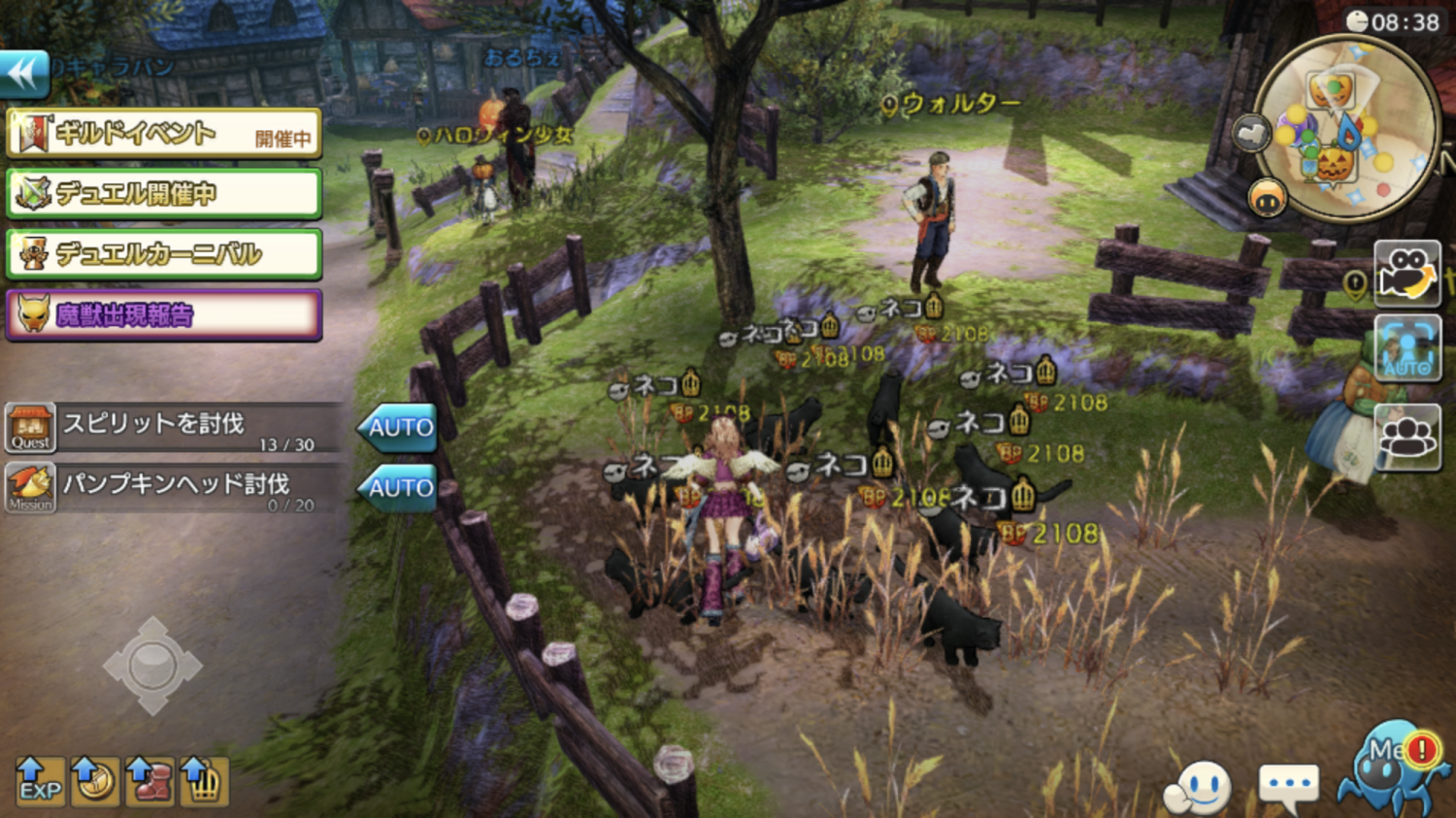Open the red boot speed boost icon
Viewport: 1456px width, 818px height.
pos(149,781)
